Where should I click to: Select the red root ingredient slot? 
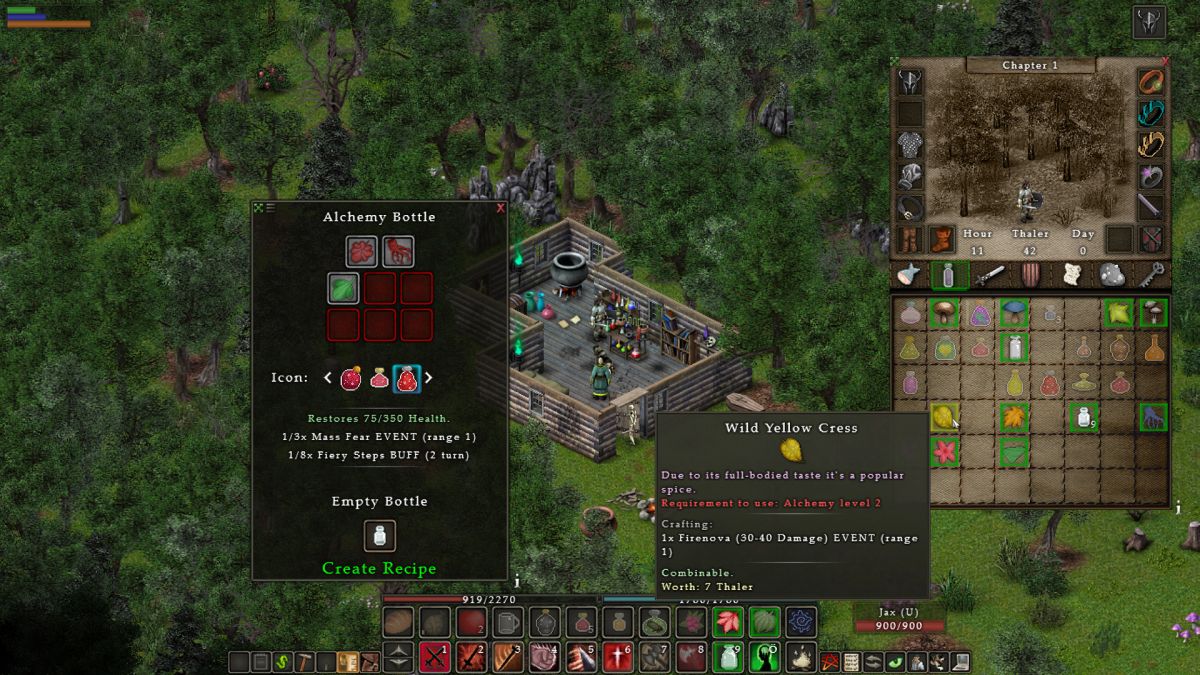tap(398, 251)
